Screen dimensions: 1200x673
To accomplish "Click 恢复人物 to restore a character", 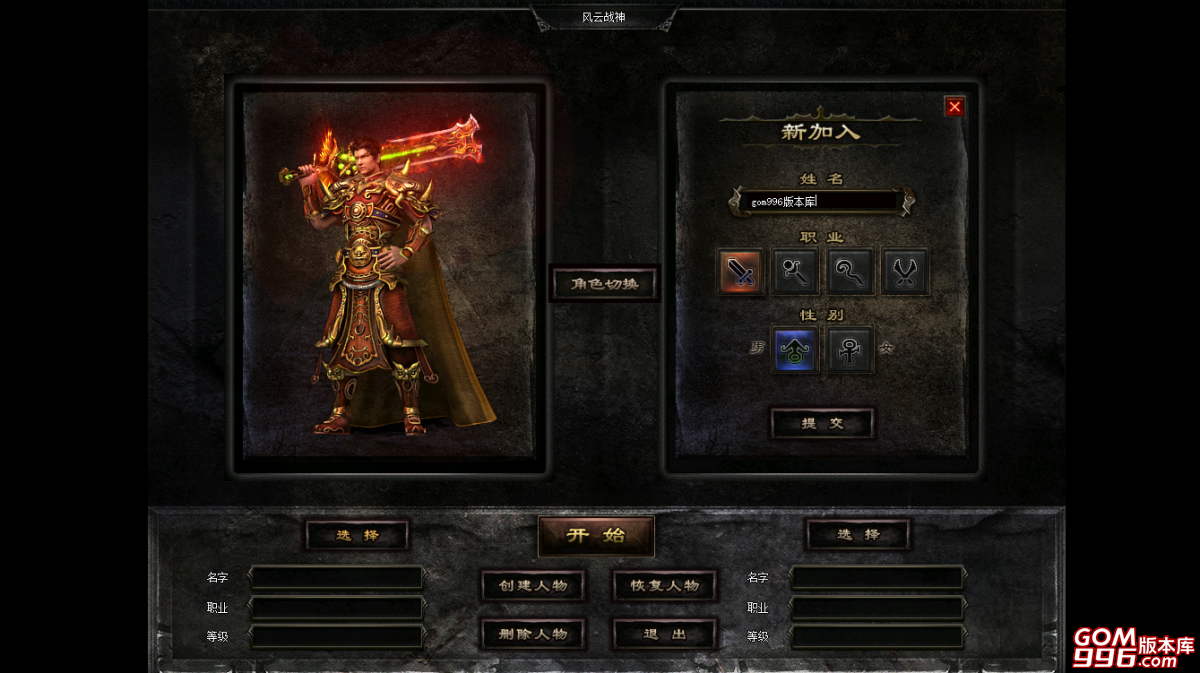I will 665,586.
